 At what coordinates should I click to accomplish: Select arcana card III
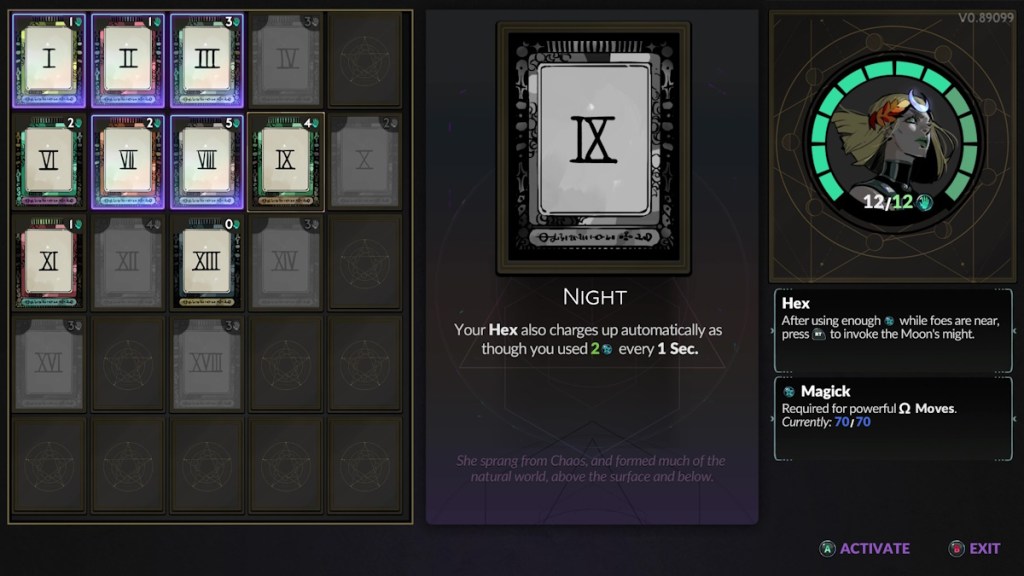pyautogui.click(x=207, y=60)
